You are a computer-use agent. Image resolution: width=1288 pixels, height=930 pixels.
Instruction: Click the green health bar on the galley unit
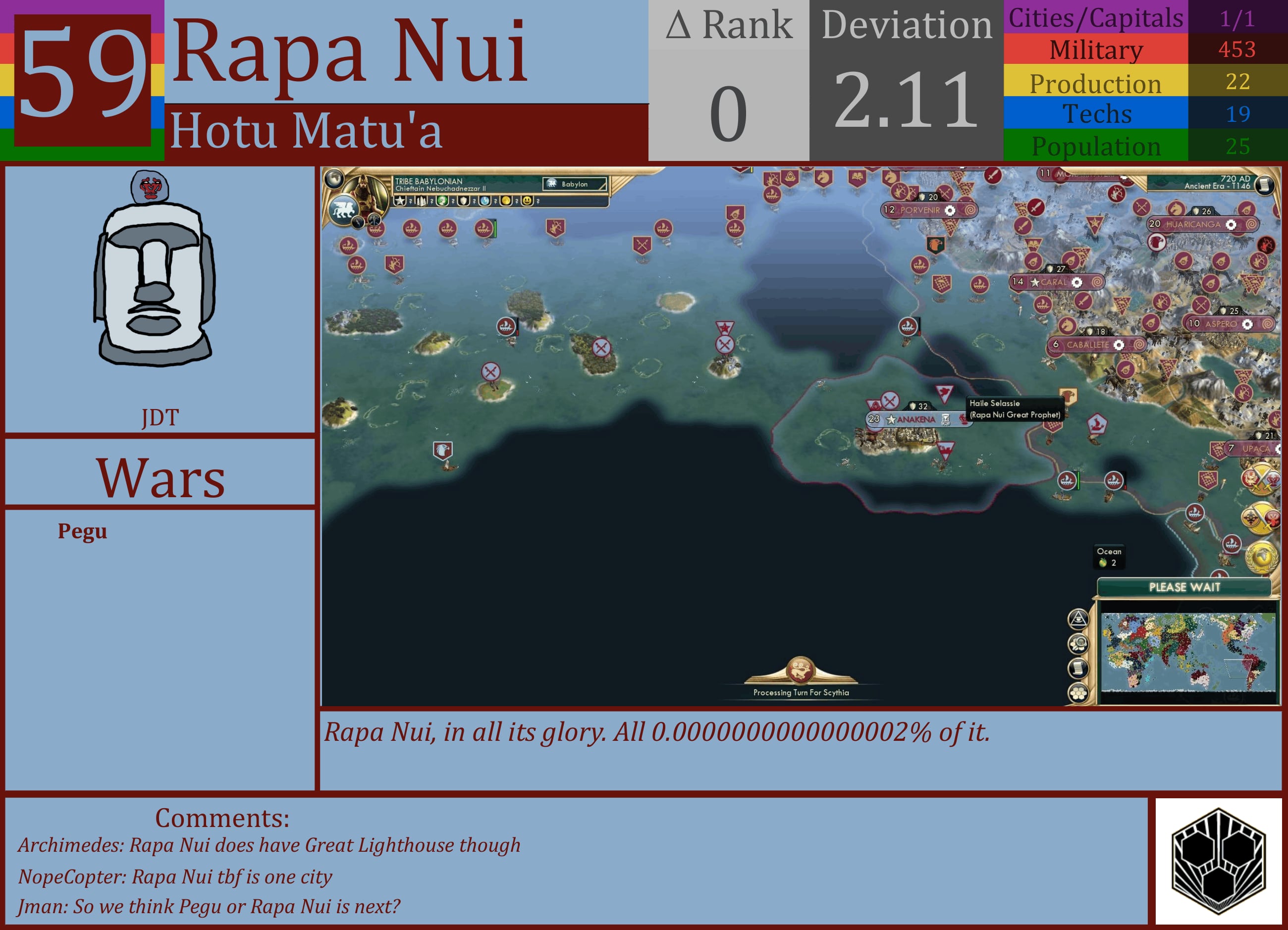click(496, 228)
